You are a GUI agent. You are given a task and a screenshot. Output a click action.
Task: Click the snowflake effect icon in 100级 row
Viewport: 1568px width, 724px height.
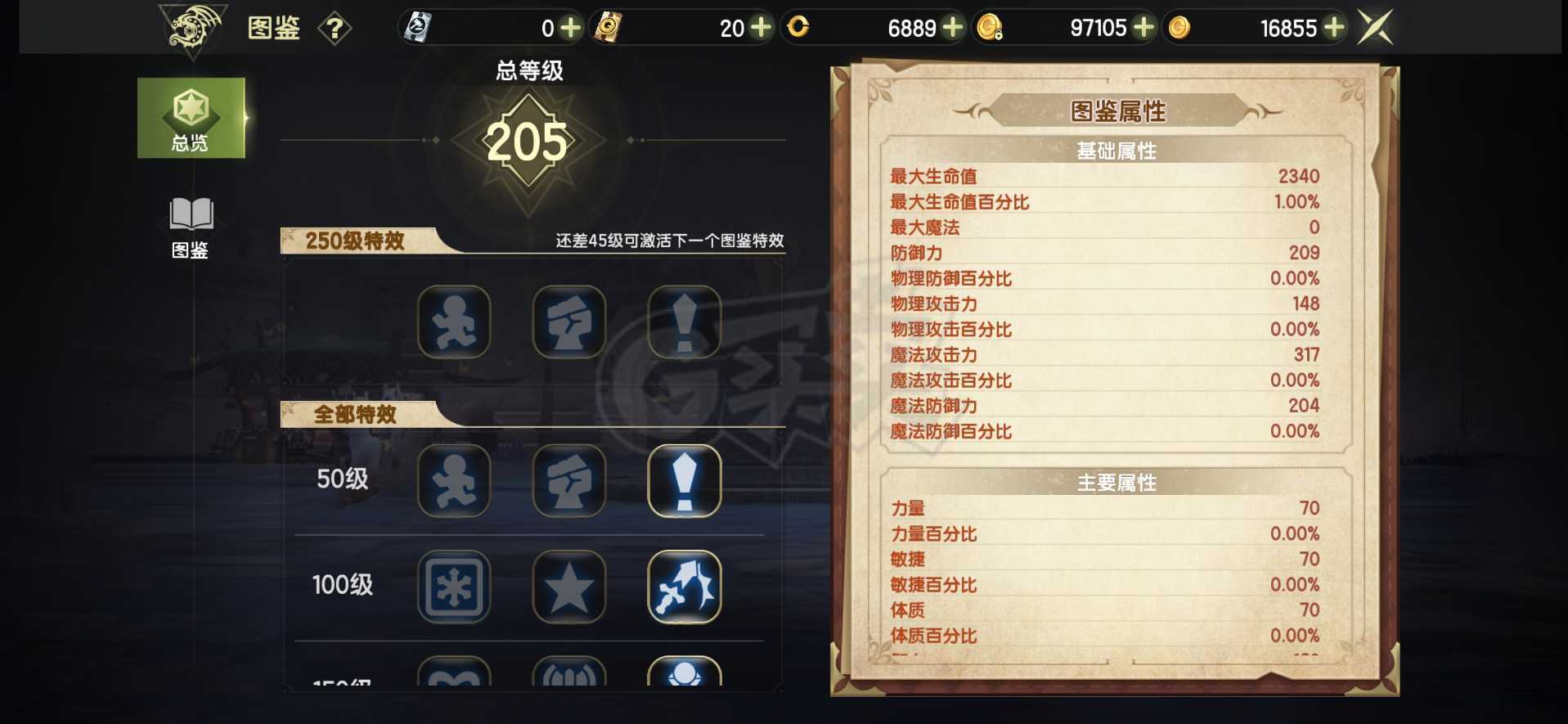(455, 588)
